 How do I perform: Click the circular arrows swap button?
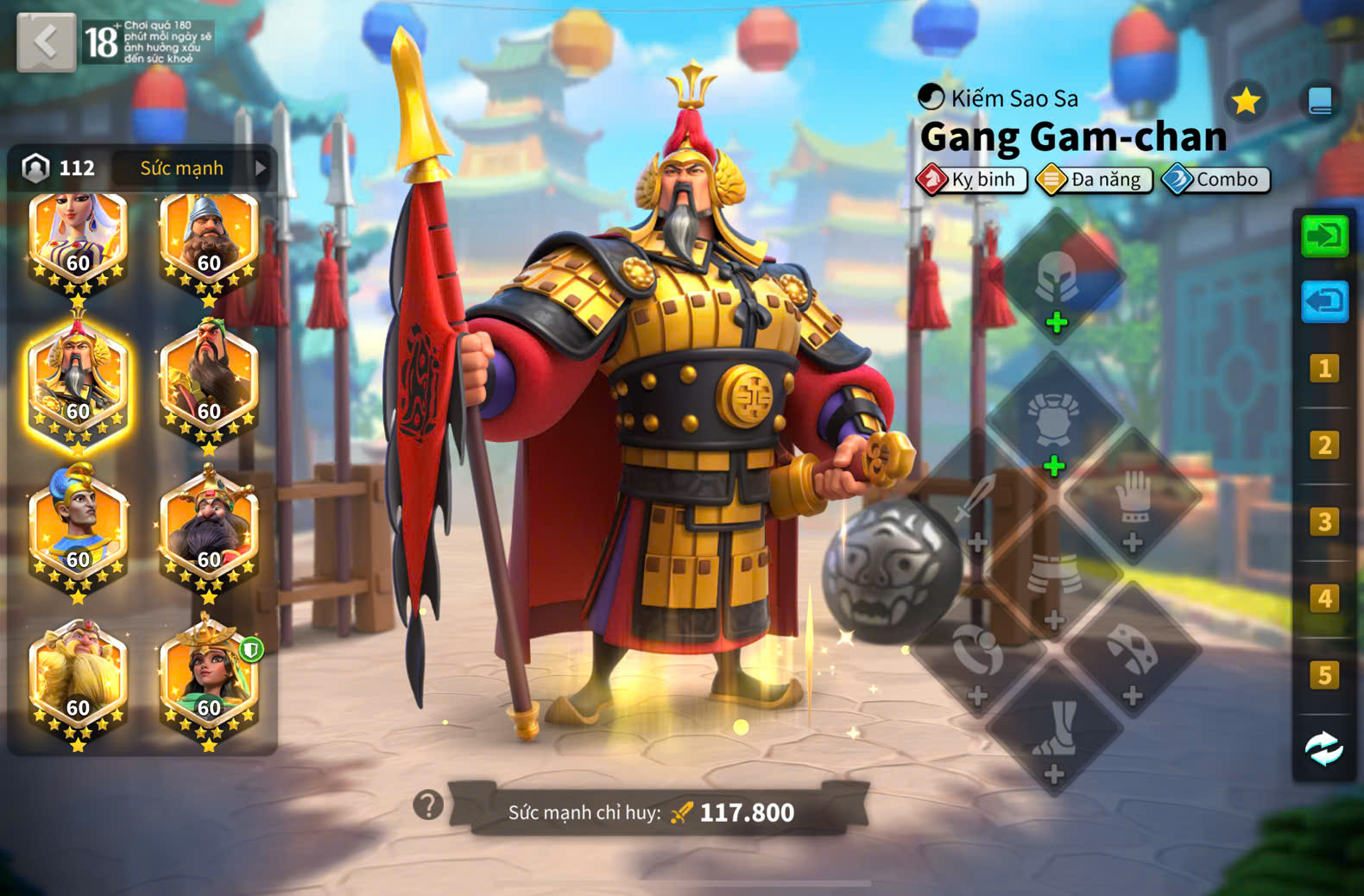(x=1323, y=748)
